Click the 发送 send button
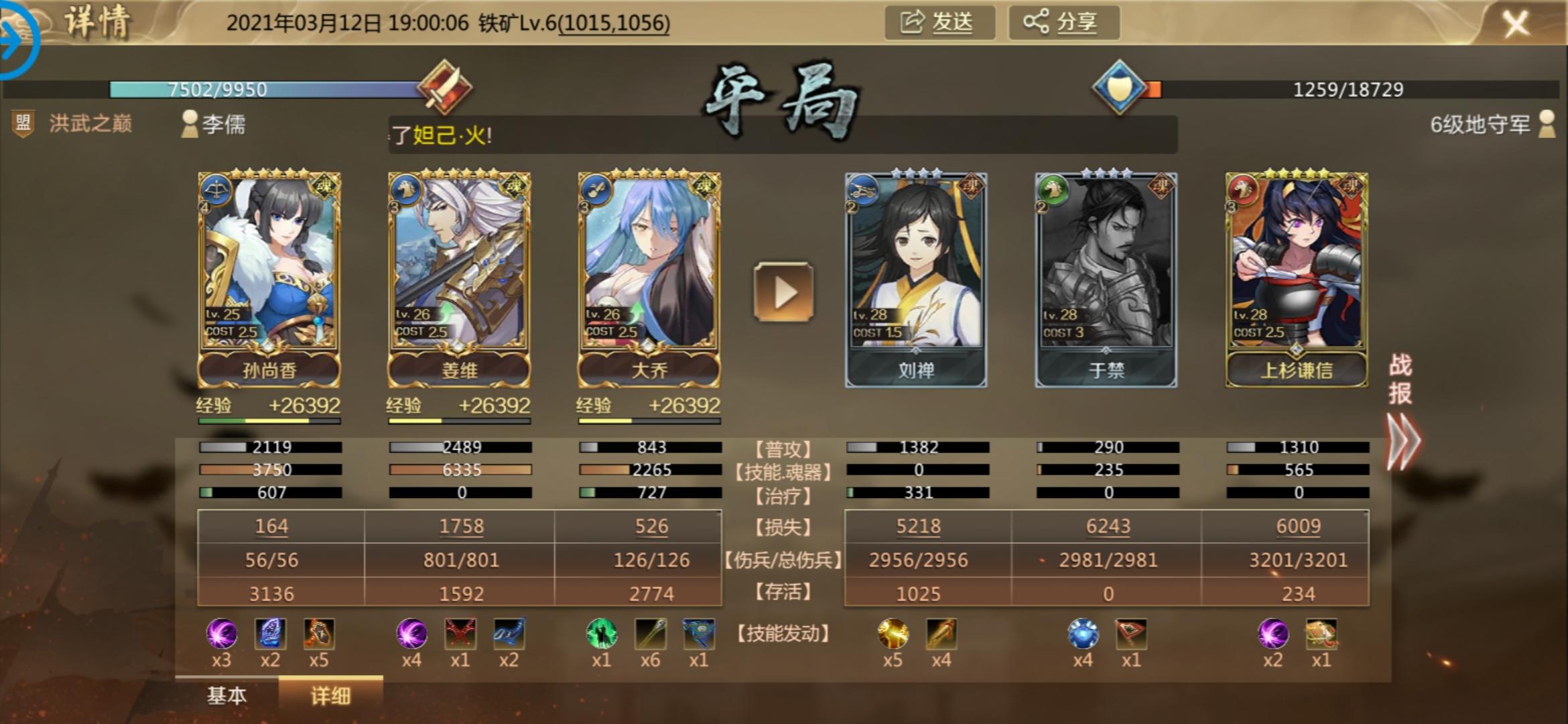 (x=939, y=23)
